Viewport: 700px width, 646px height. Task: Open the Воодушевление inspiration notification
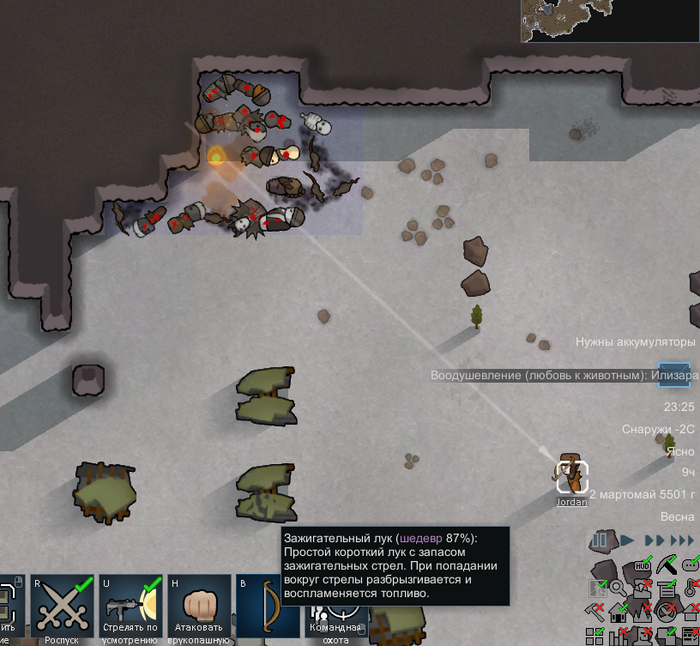click(542, 376)
